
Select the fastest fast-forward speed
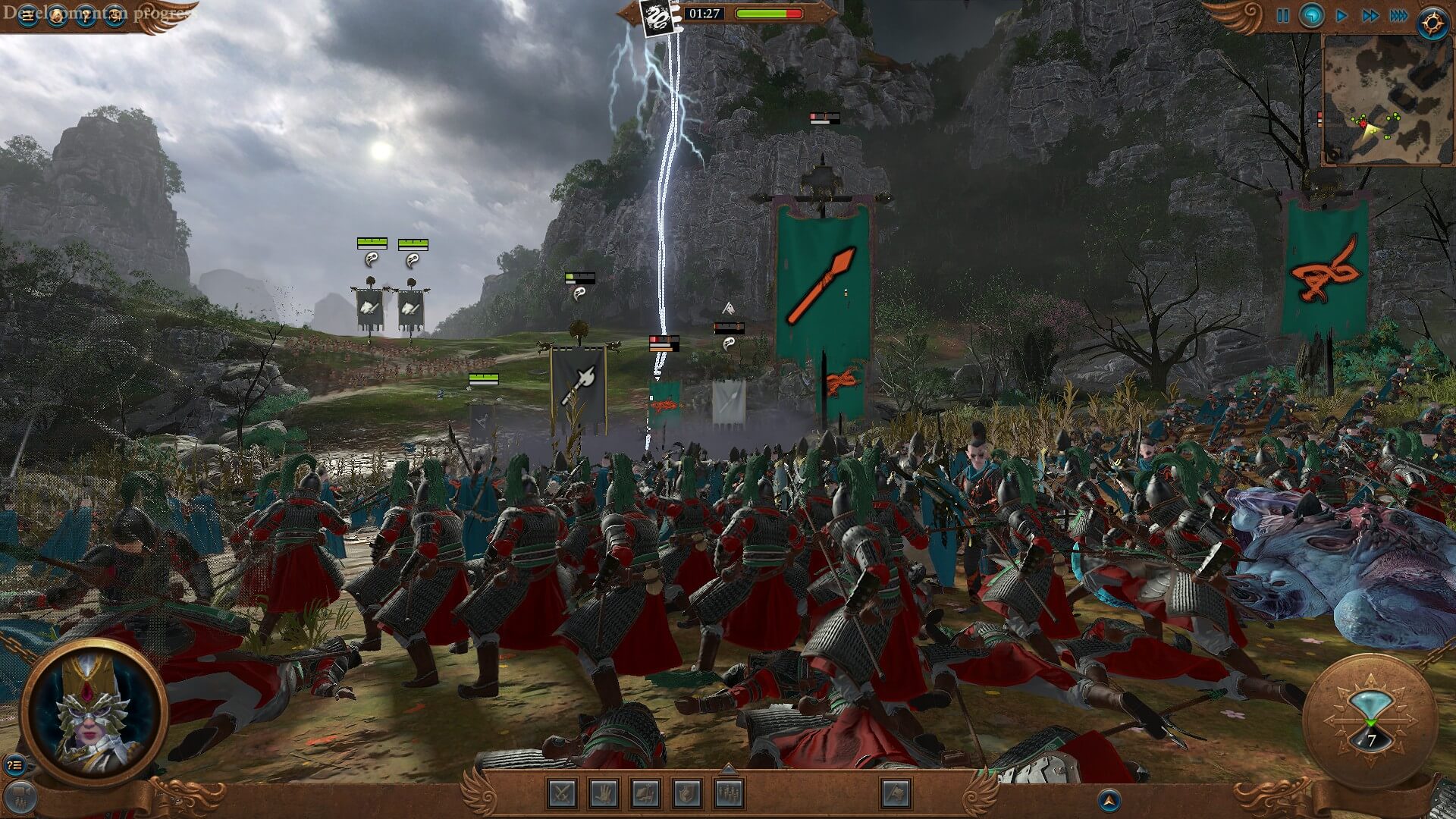click(x=1400, y=16)
